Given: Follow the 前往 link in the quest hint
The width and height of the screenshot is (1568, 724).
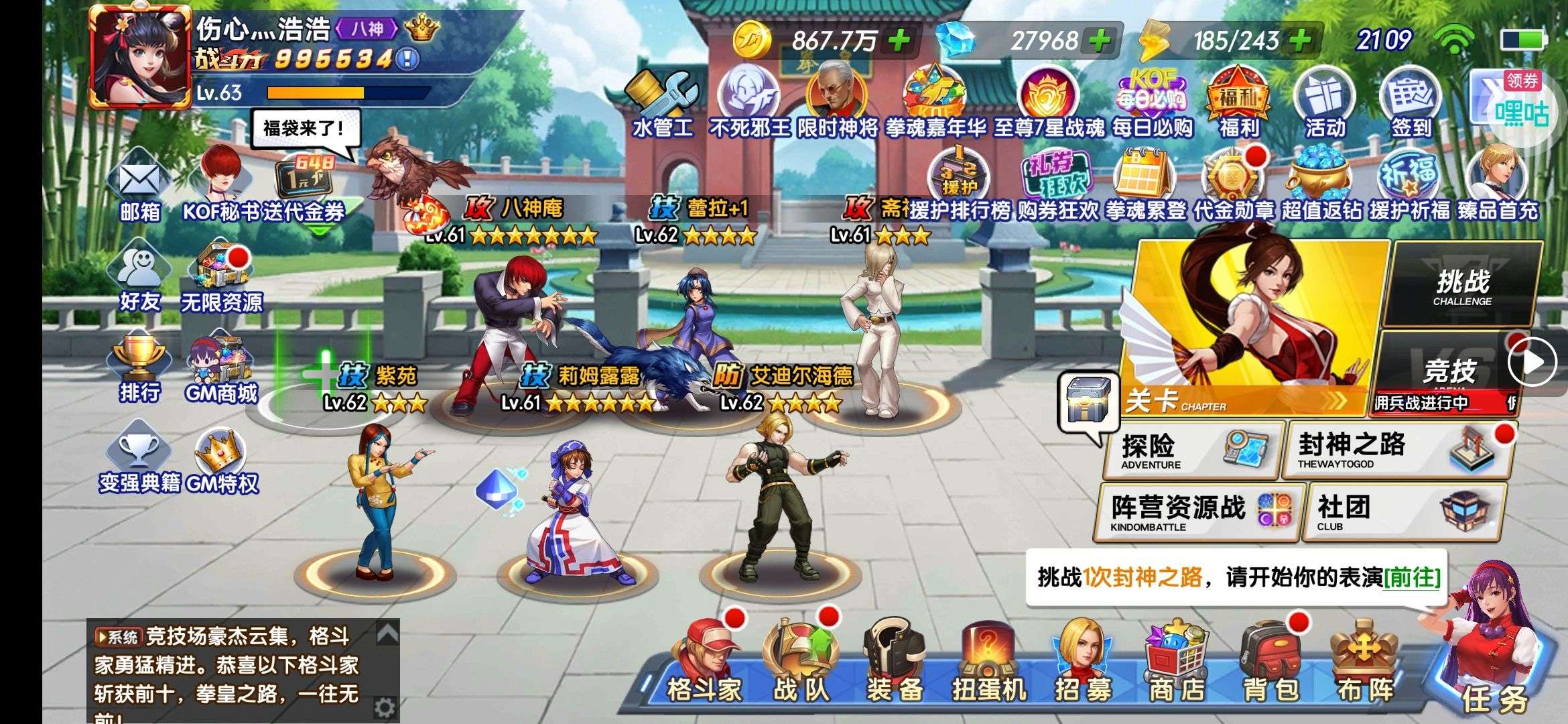Looking at the screenshot, I should coord(1412,578).
